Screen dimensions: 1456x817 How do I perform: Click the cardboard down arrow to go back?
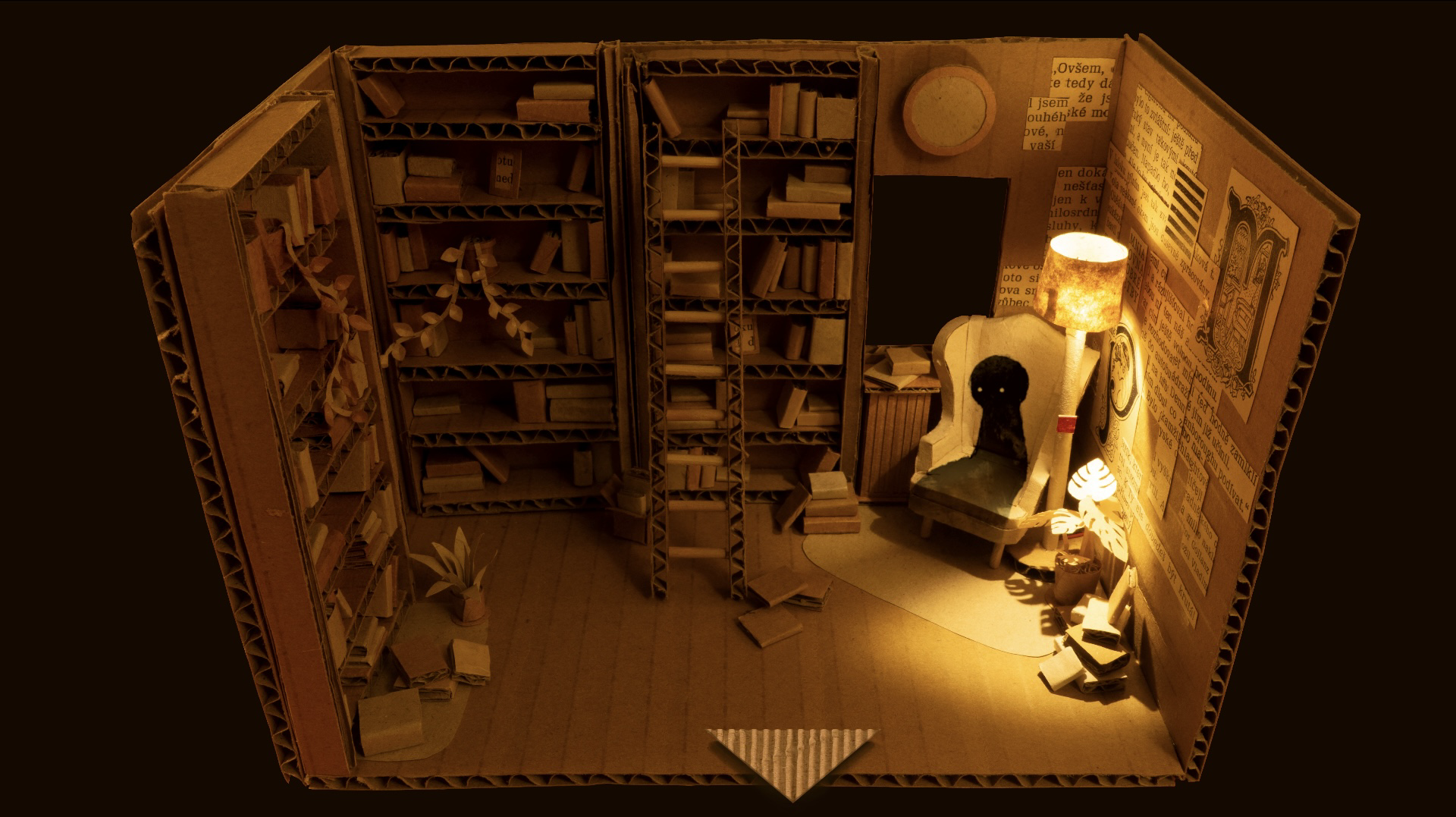coord(791,759)
